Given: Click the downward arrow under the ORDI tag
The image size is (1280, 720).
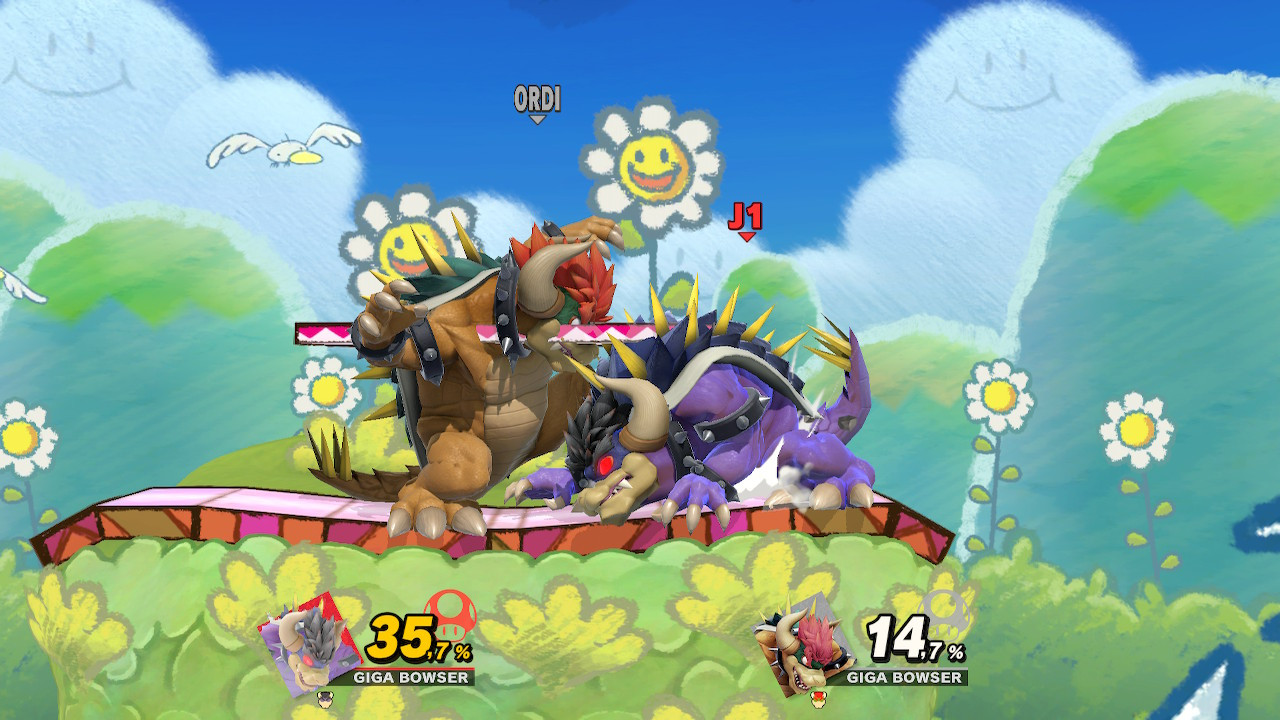Looking at the screenshot, I should pos(537,120).
